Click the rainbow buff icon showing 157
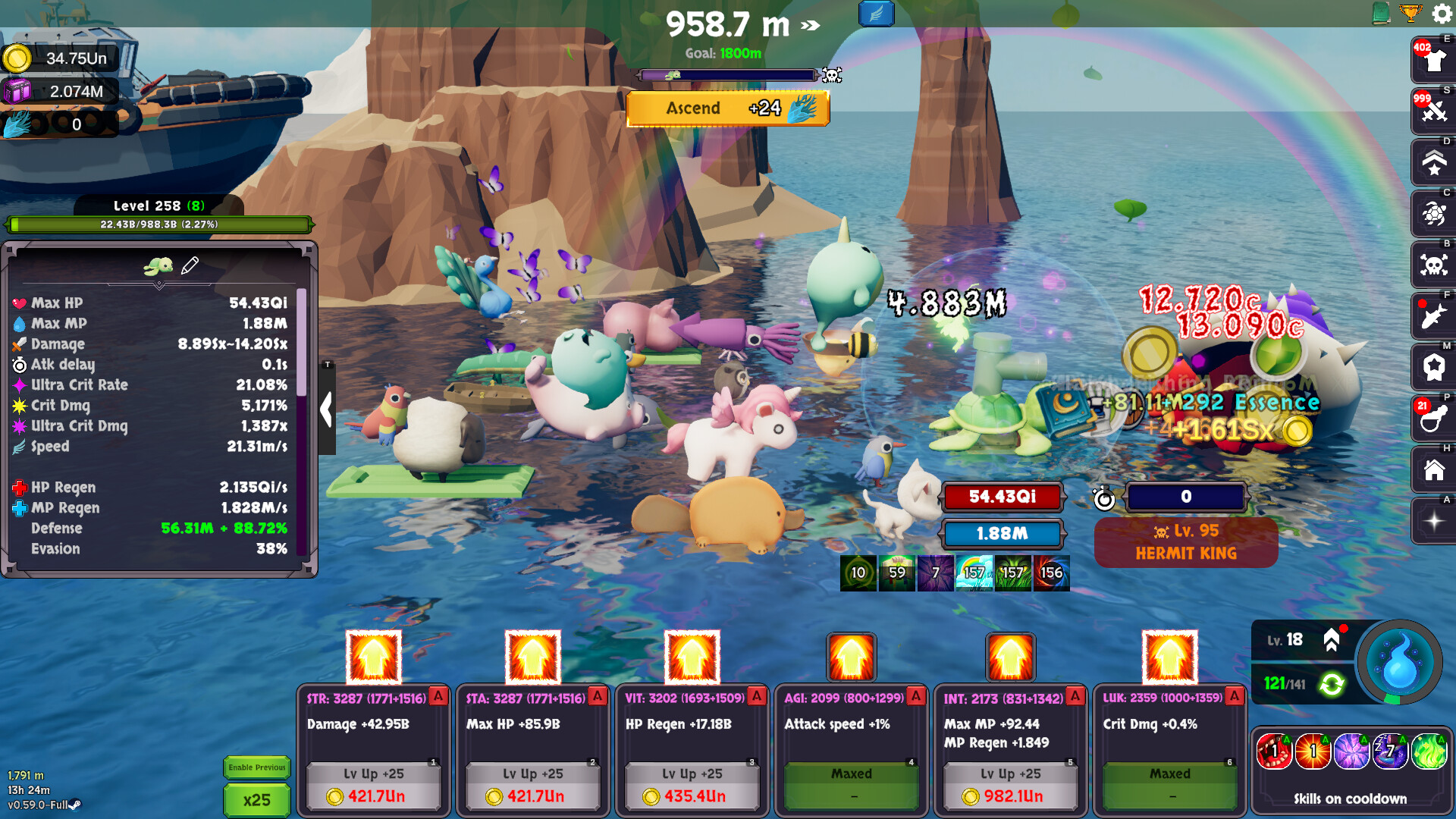The height and width of the screenshot is (819, 1456). (x=976, y=574)
